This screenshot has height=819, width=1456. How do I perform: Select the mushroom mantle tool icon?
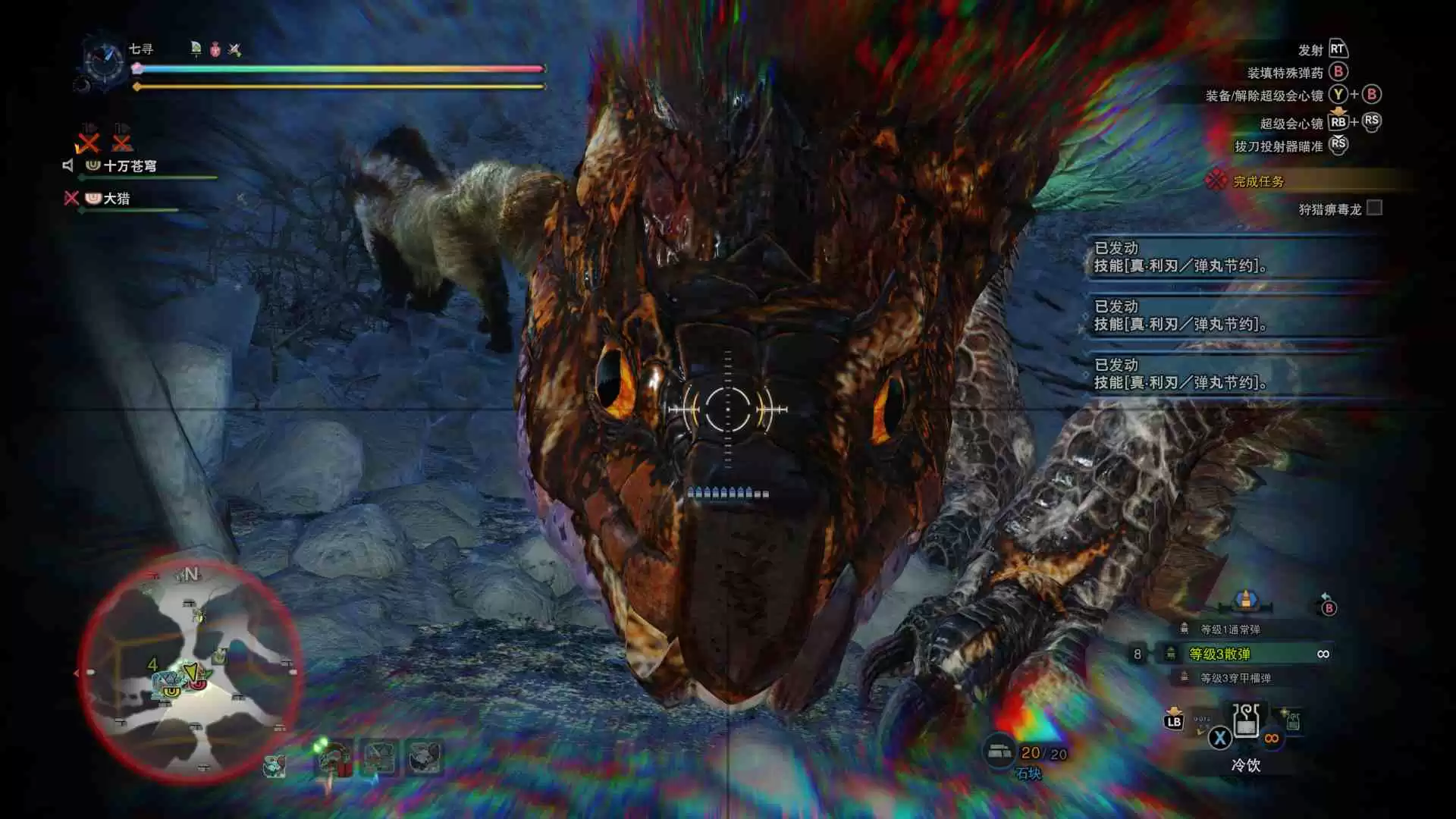tap(334, 757)
